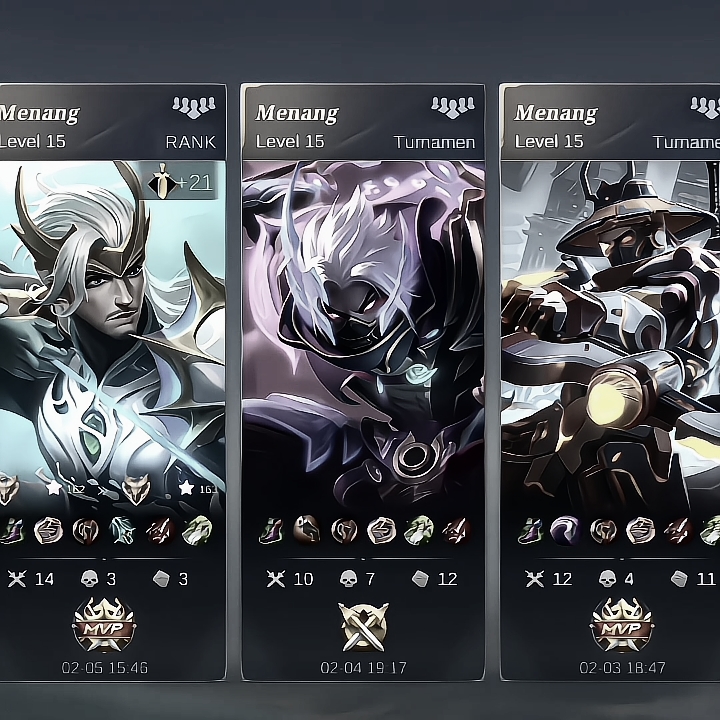Select the +21 rank points badge
Image resolution: width=720 pixels, height=720 pixels.
(x=181, y=182)
